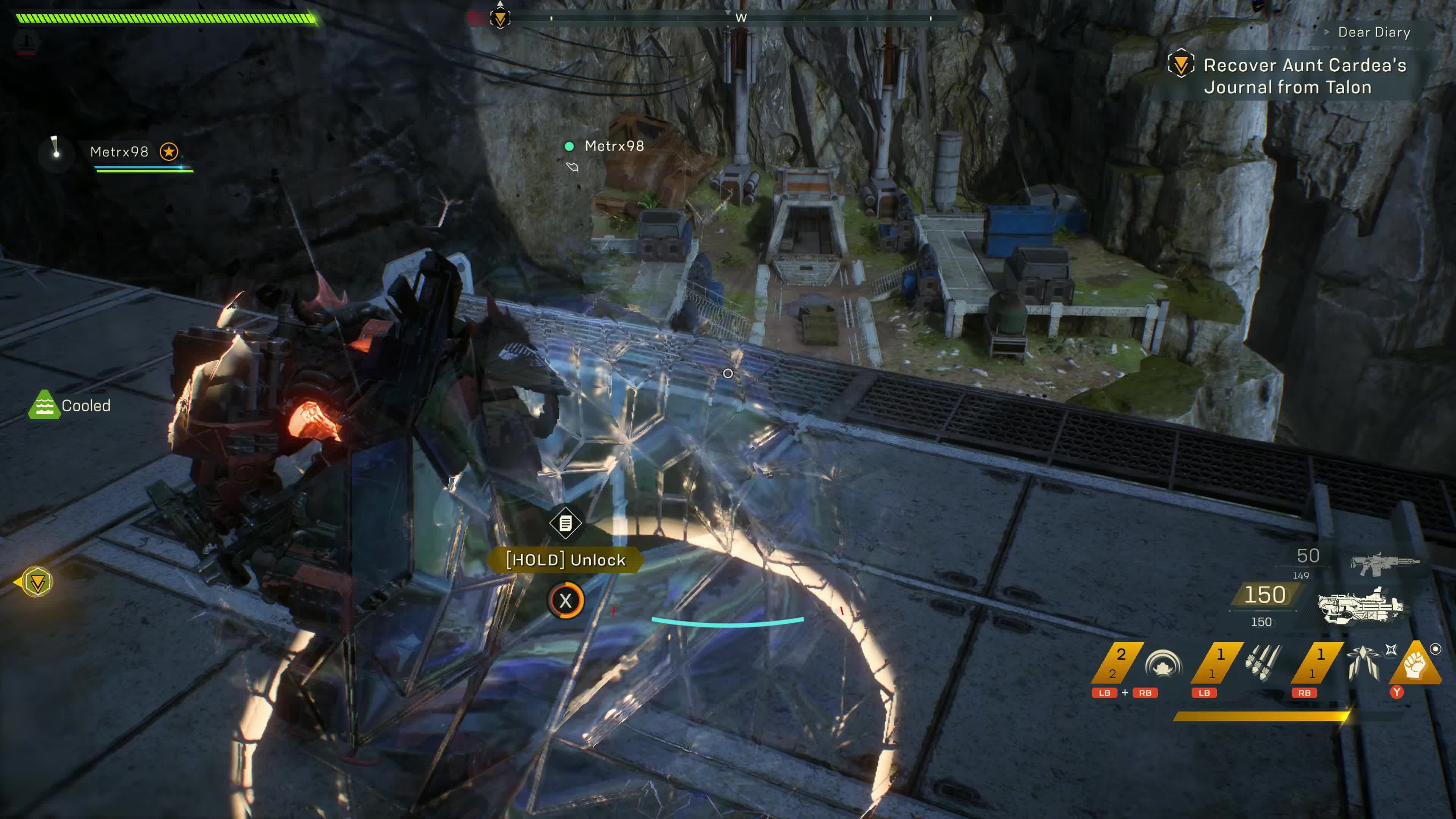Click the Metrx98 squad member entry

pyautogui.click(x=119, y=152)
